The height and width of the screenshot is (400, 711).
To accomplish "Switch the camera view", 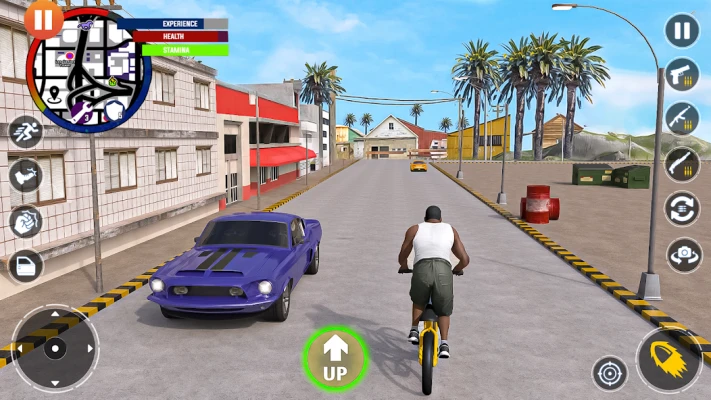I will pos(684,254).
